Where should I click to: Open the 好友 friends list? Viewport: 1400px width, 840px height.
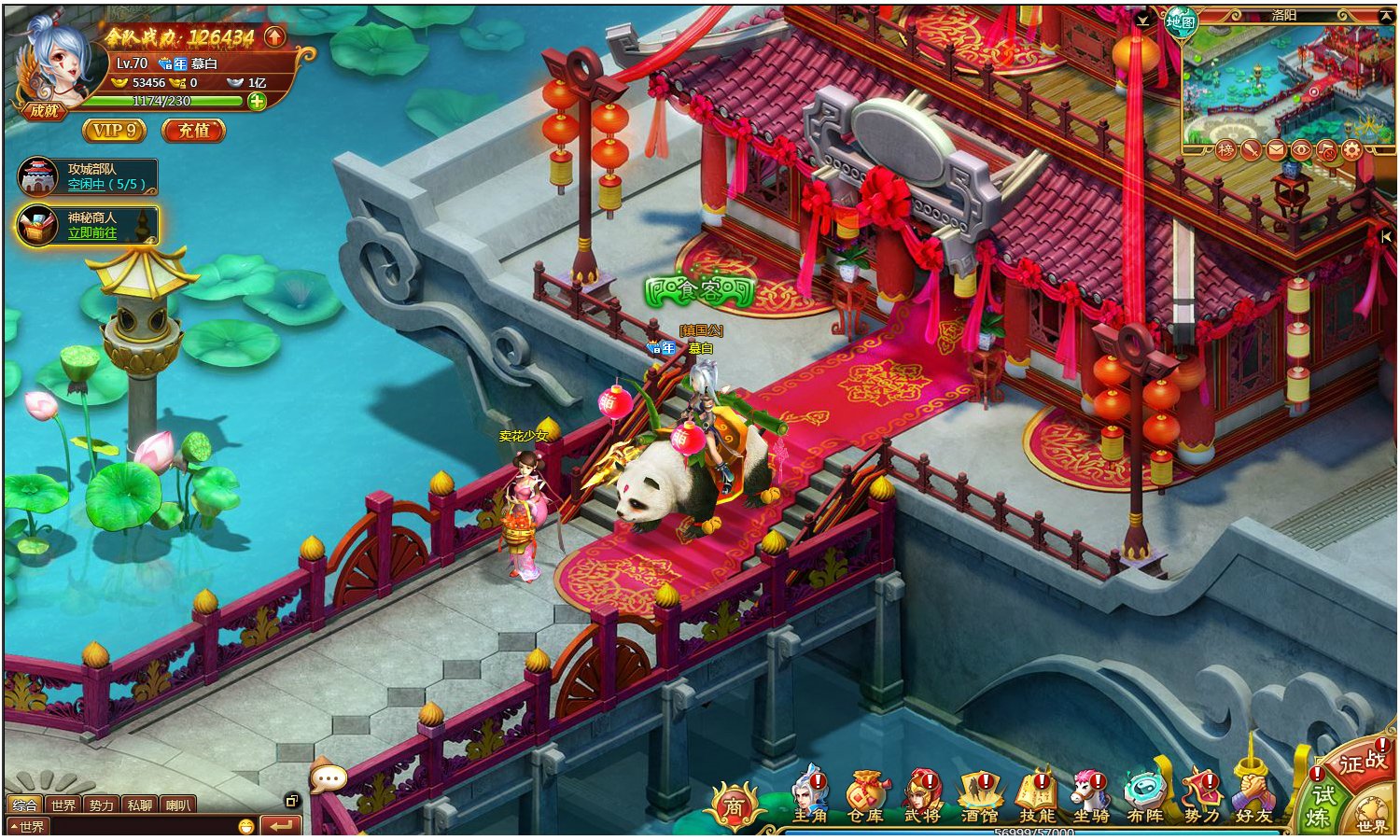[1253, 796]
